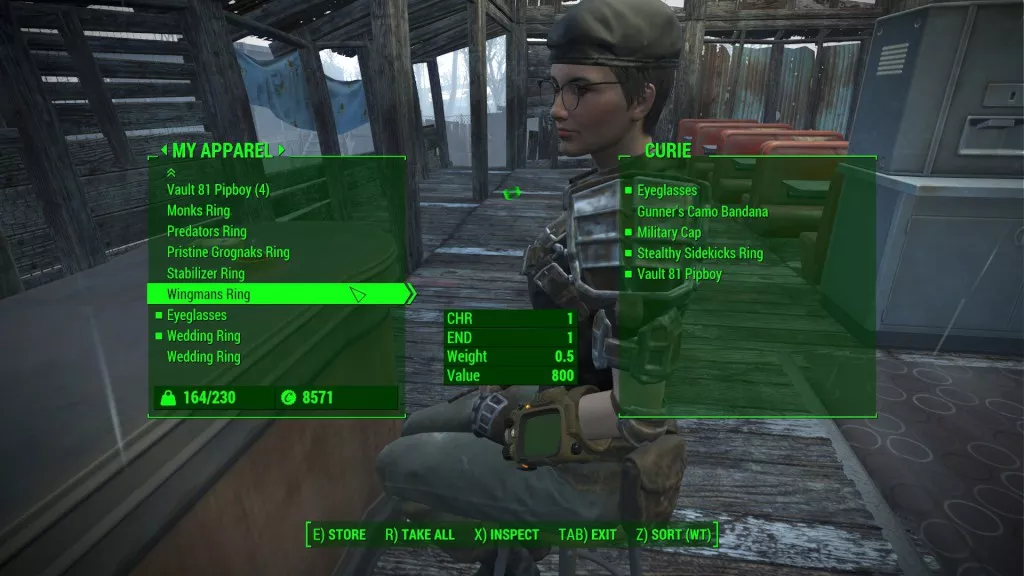Switch to next category with right arrow

coord(282,151)
